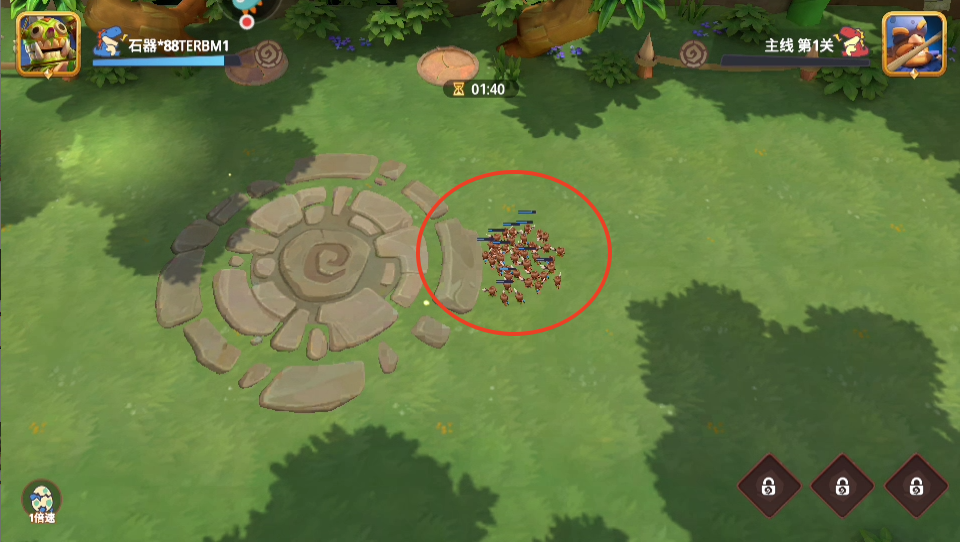Select the enemy portrait next to 主线 第1关
Image resolution: width=960 pixels, height=542 pixels.
(x=914, y=43)
